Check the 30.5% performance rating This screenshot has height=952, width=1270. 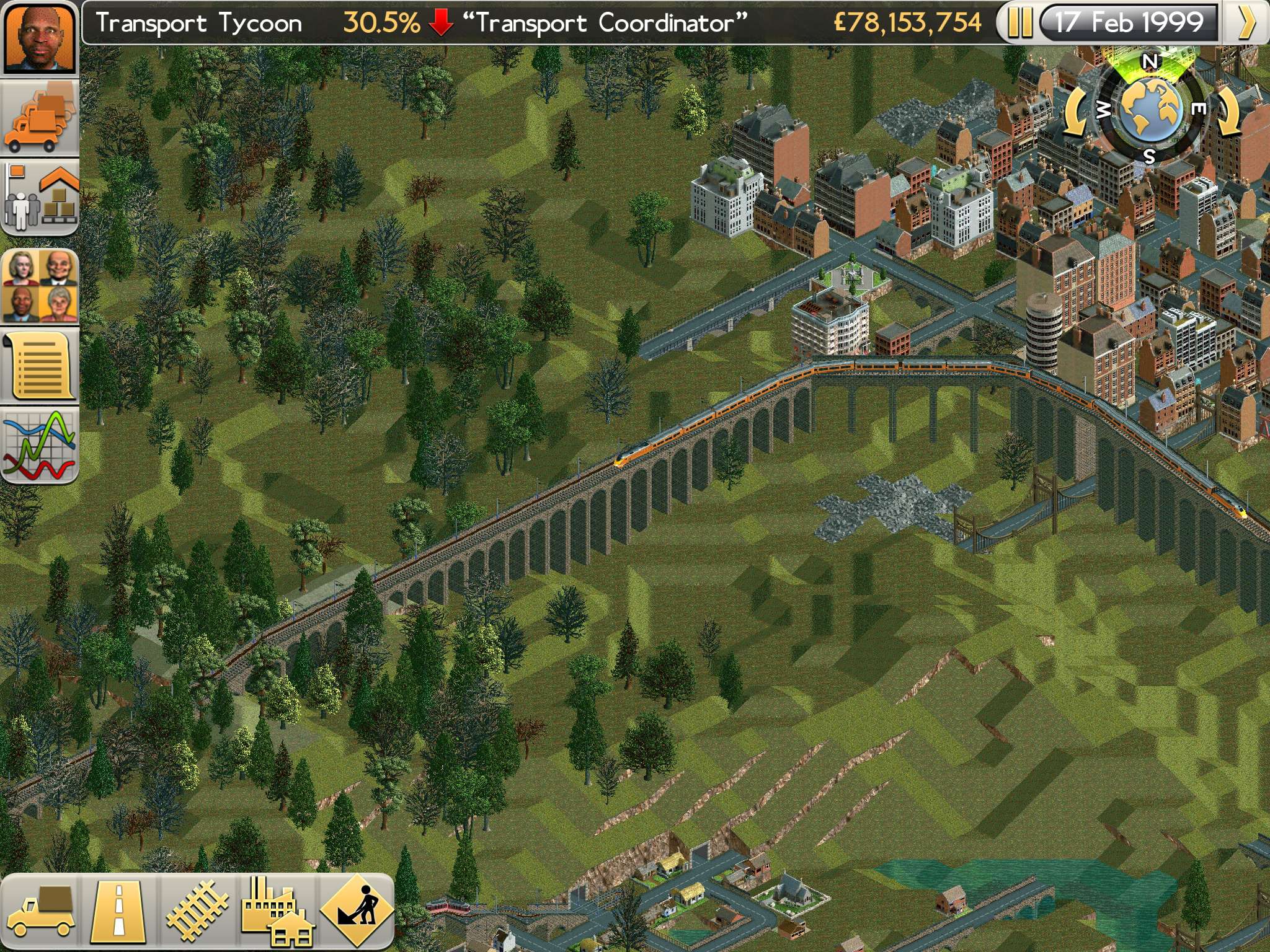[380, 22]
